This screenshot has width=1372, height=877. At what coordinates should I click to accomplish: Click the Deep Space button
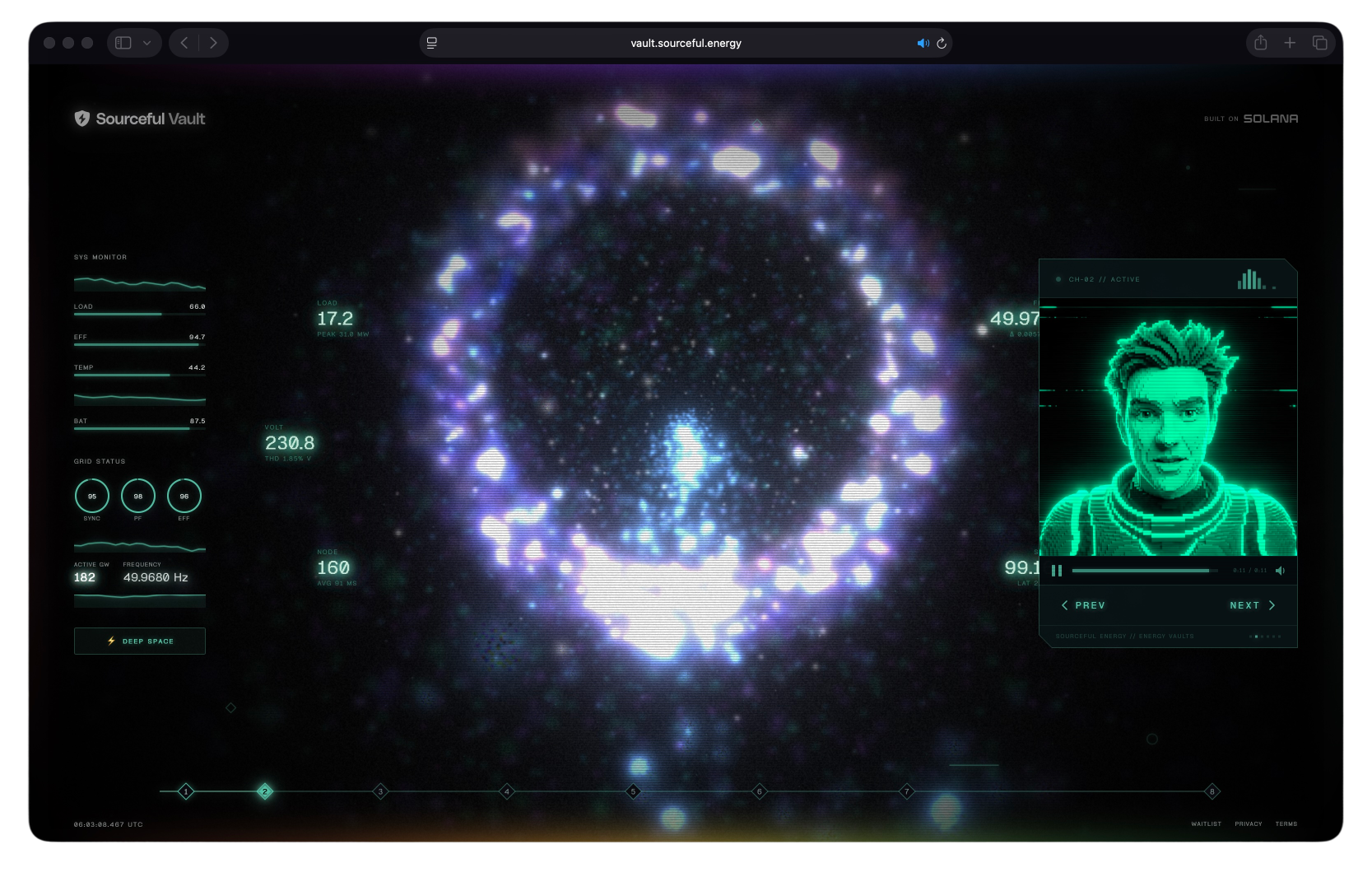[x=140, y=641]
